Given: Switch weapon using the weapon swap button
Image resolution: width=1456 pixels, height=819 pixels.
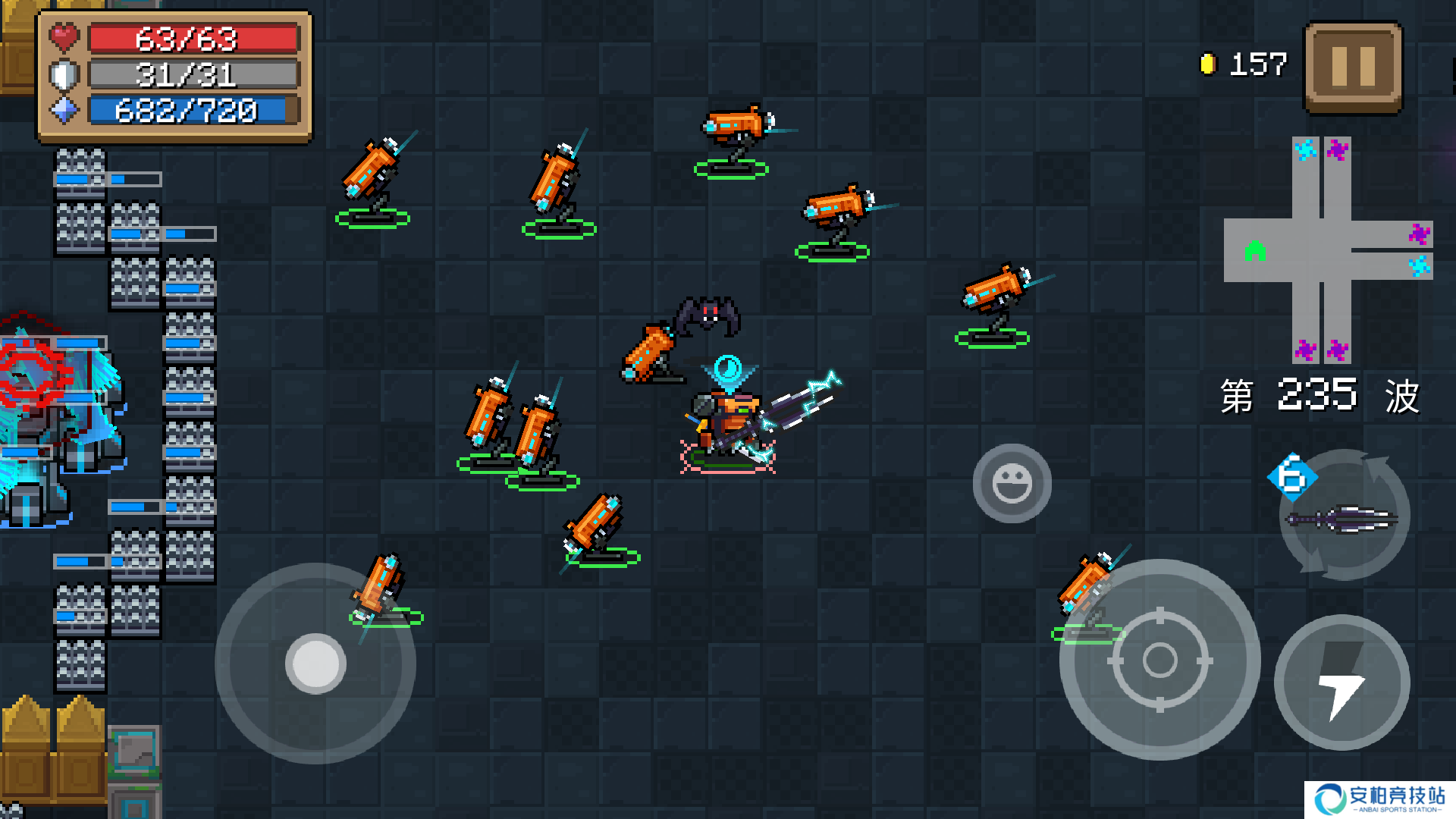Looking at the screenshot, I should (x=1344, y=516).
